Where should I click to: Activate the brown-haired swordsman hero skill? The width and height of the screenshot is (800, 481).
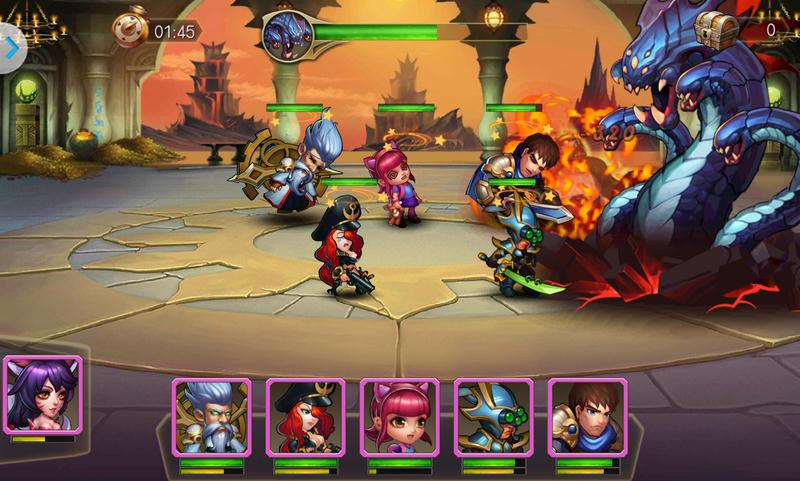click(587, 418)
